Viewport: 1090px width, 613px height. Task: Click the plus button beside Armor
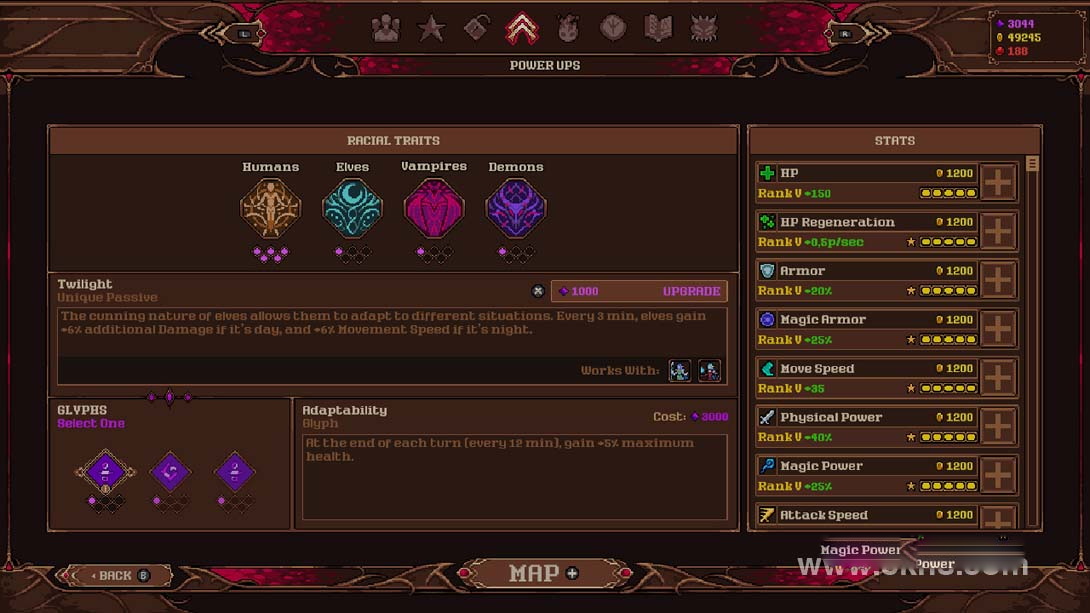998,281
